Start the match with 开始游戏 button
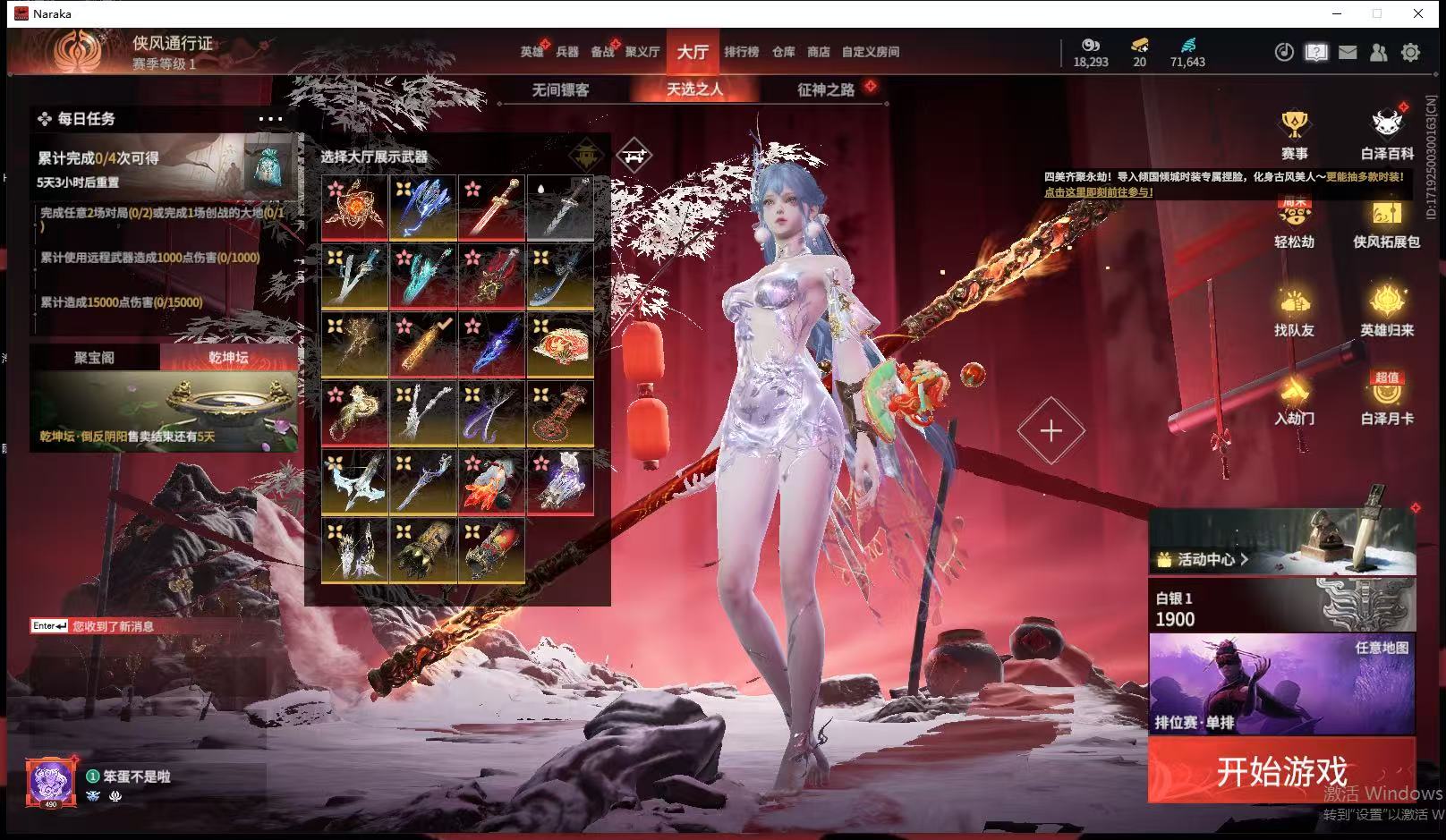 point(1281,770)
